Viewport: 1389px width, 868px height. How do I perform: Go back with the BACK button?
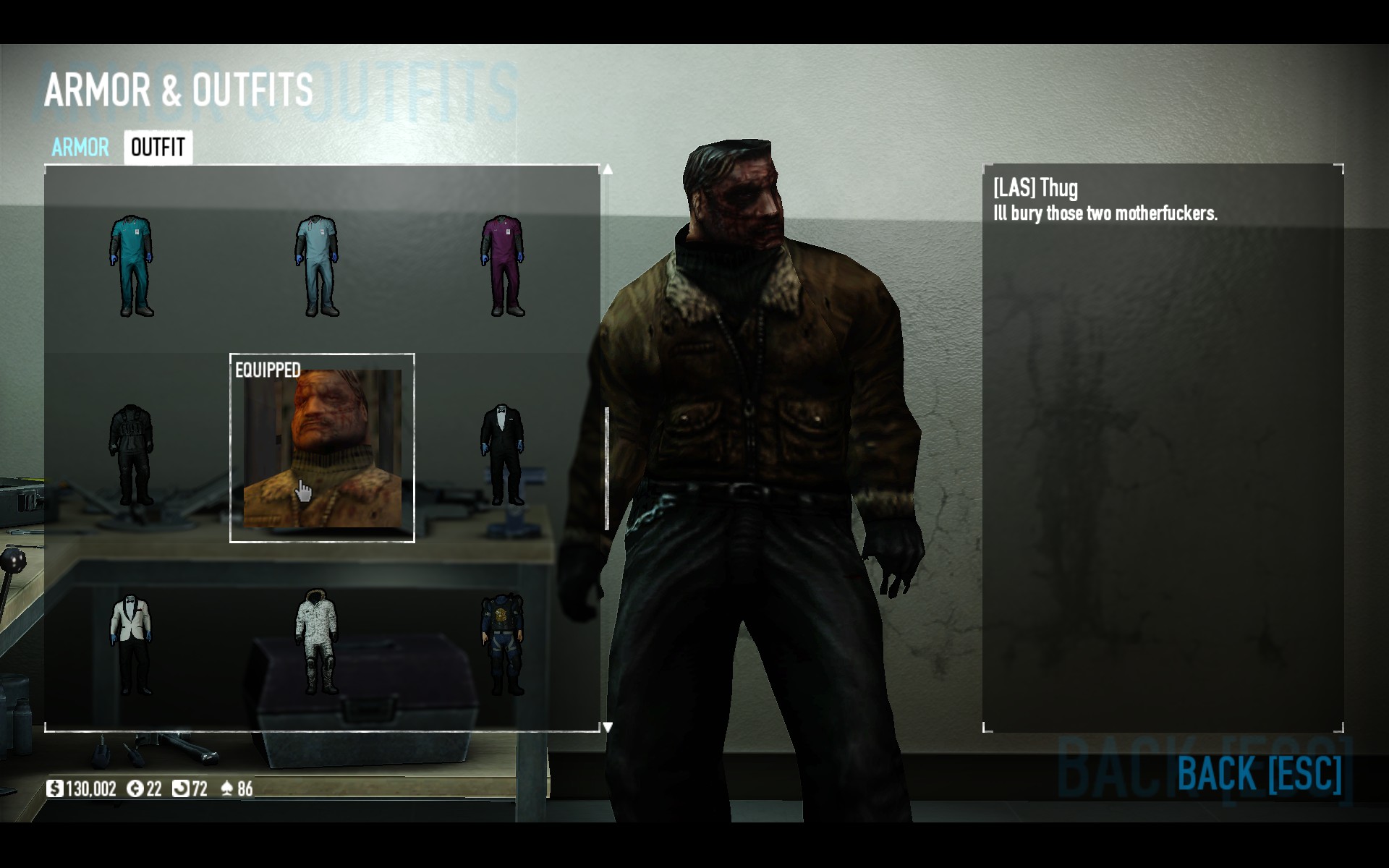(1259, 773)
